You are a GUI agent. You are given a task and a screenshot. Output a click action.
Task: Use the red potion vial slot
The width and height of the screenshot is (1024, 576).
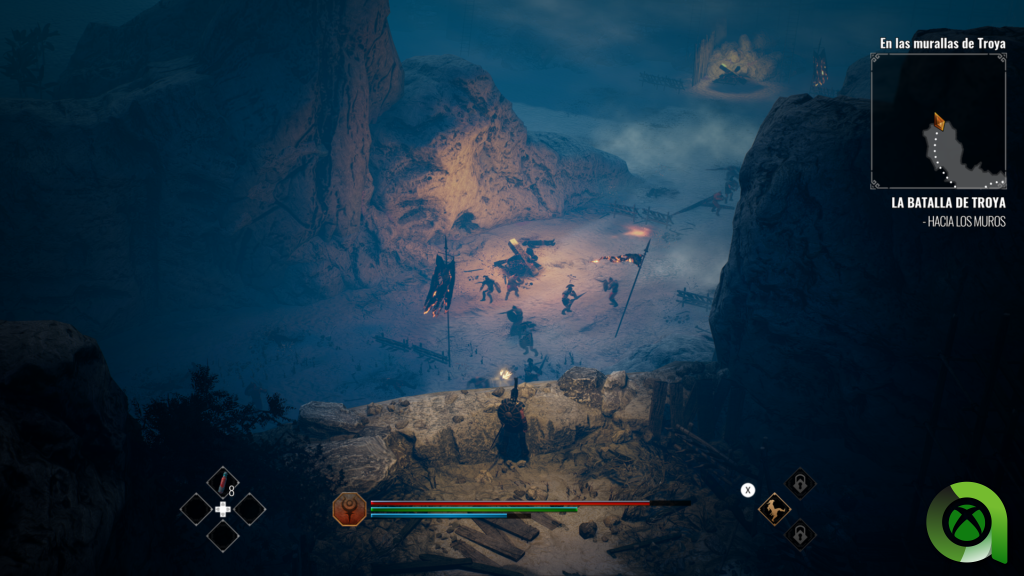coord(222,481)
